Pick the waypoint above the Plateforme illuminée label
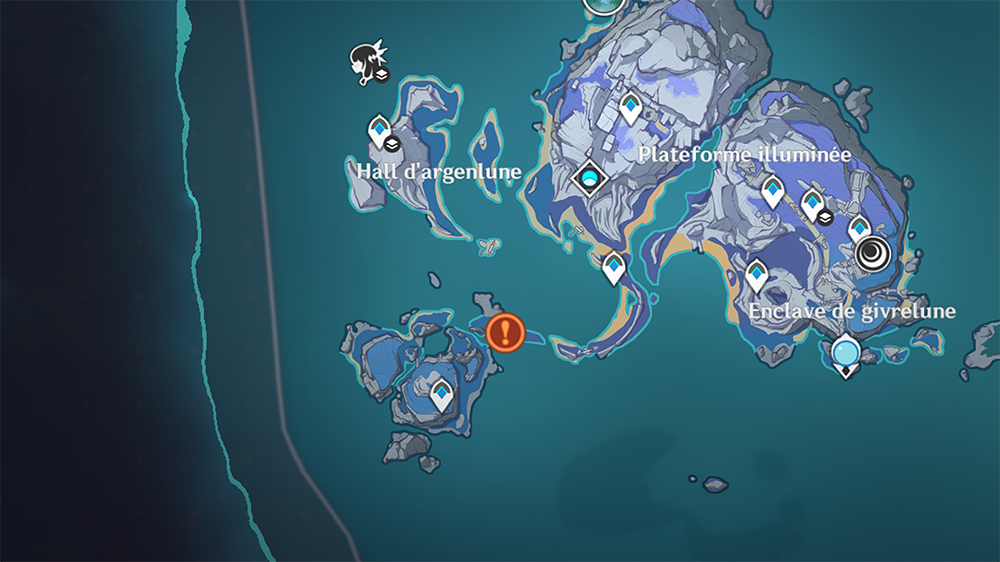Screen dimensions: 1000x562 630,106
